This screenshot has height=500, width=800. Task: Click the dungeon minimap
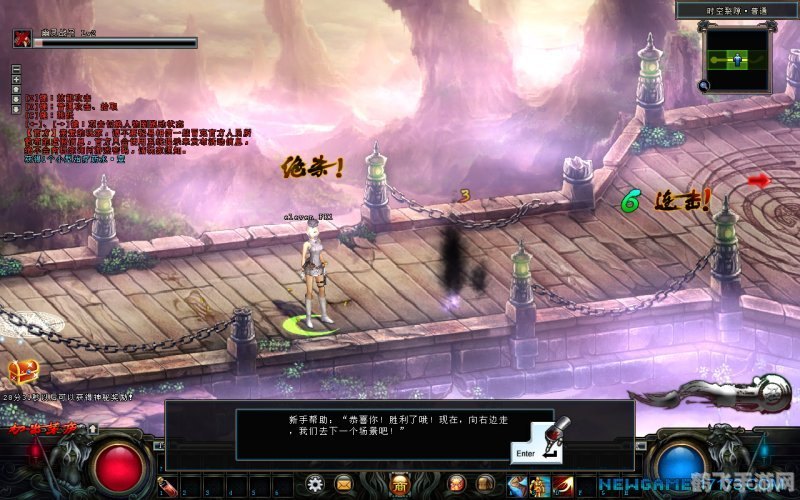[x=738, y=59]
